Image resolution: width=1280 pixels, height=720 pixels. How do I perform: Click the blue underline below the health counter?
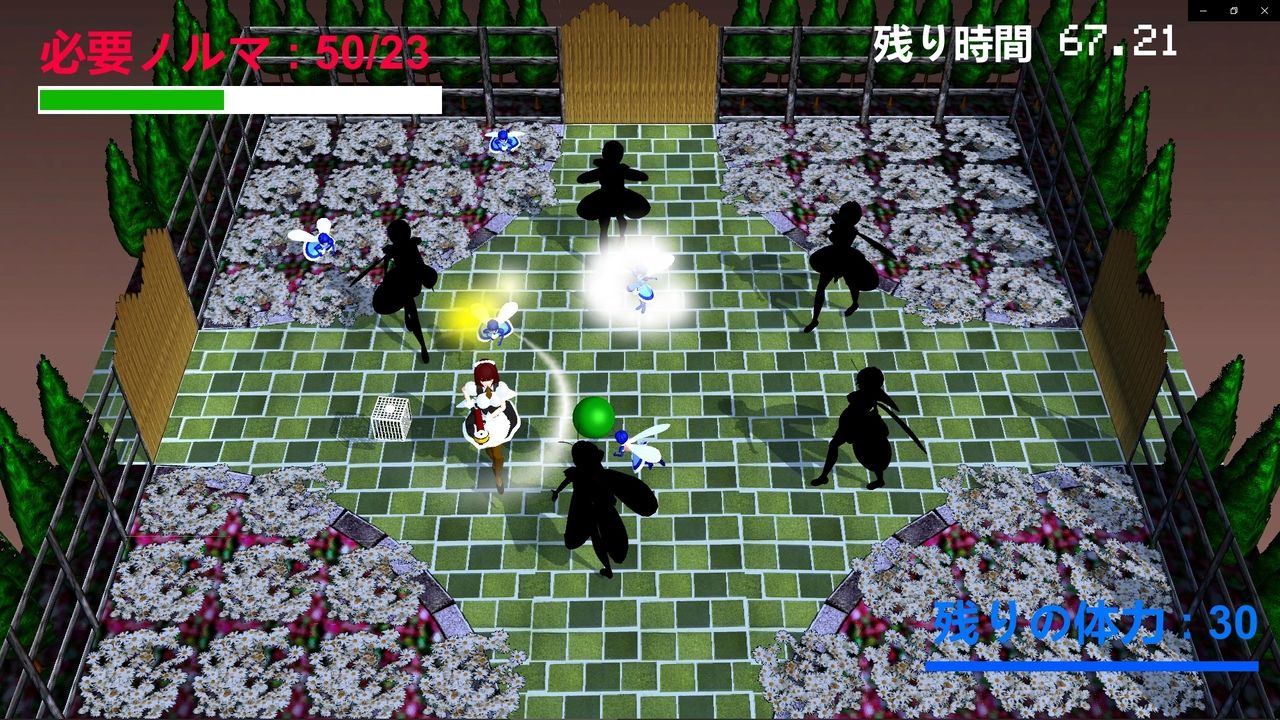pos(1090,665)
